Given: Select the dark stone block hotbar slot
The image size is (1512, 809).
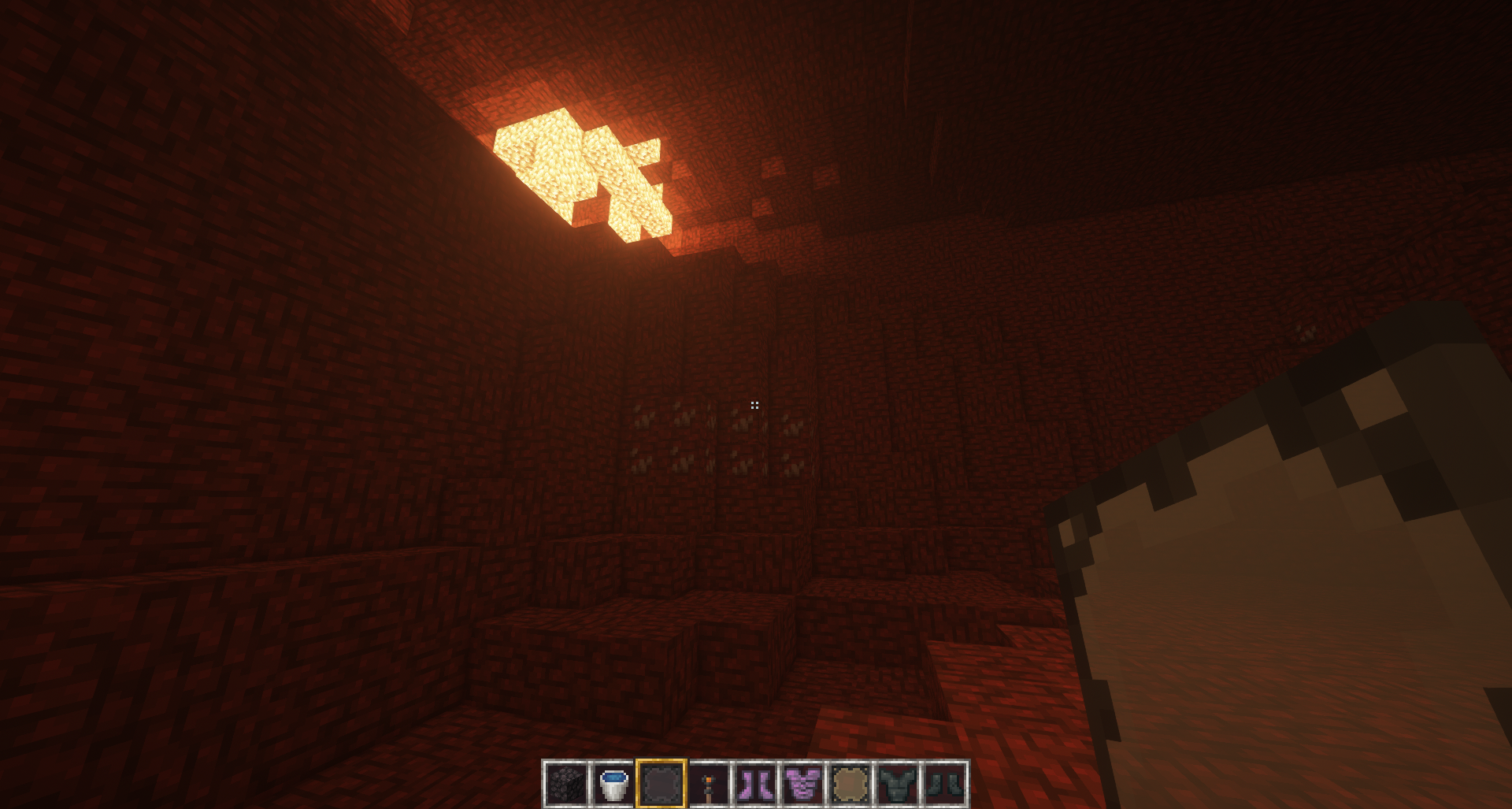Looking at the screenshot, I should coord(567,784).
